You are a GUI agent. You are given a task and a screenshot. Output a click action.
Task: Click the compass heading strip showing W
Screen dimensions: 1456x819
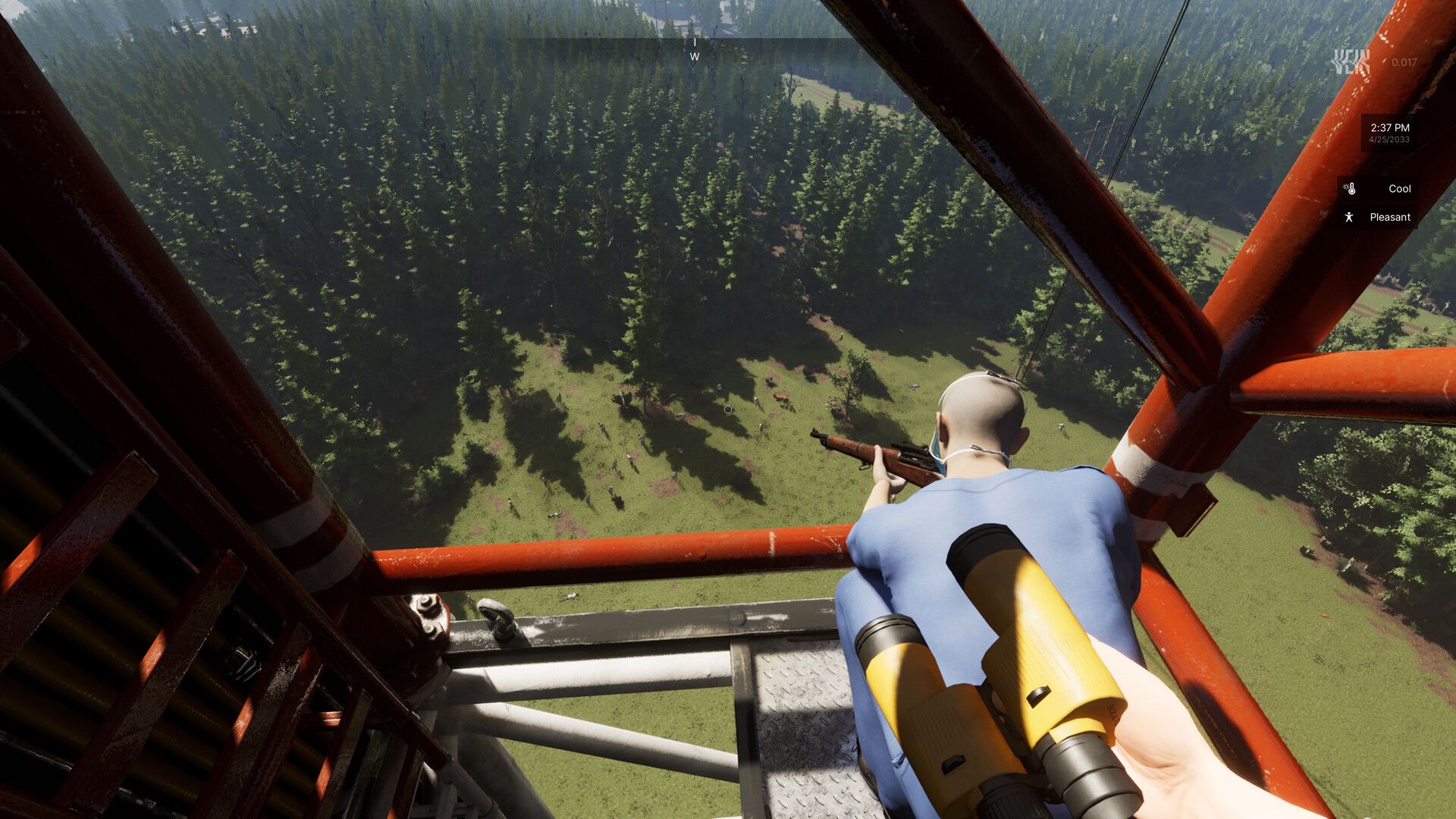pyautogui.click(x=694, y=51)
